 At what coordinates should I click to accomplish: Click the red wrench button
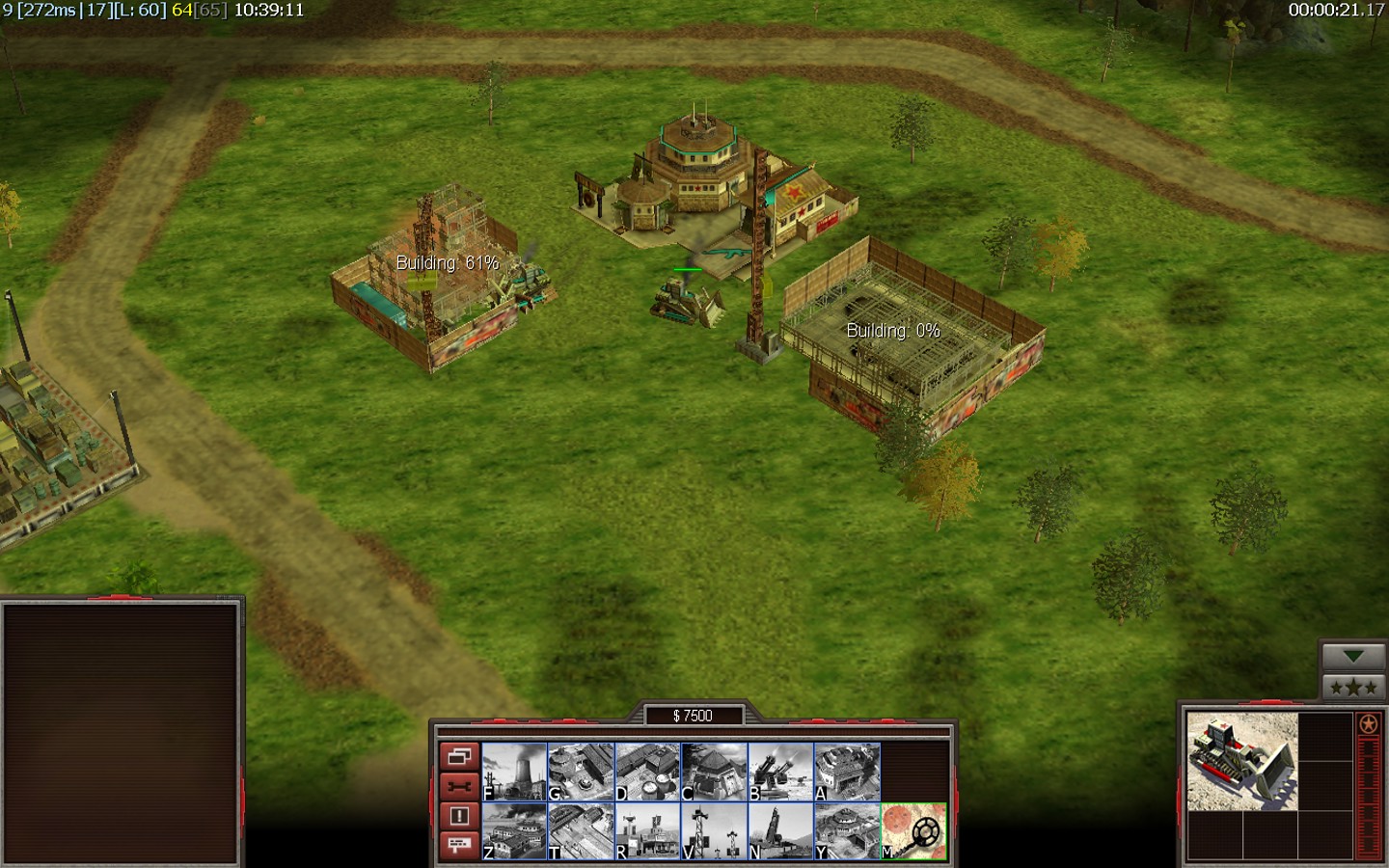point(458,786)
